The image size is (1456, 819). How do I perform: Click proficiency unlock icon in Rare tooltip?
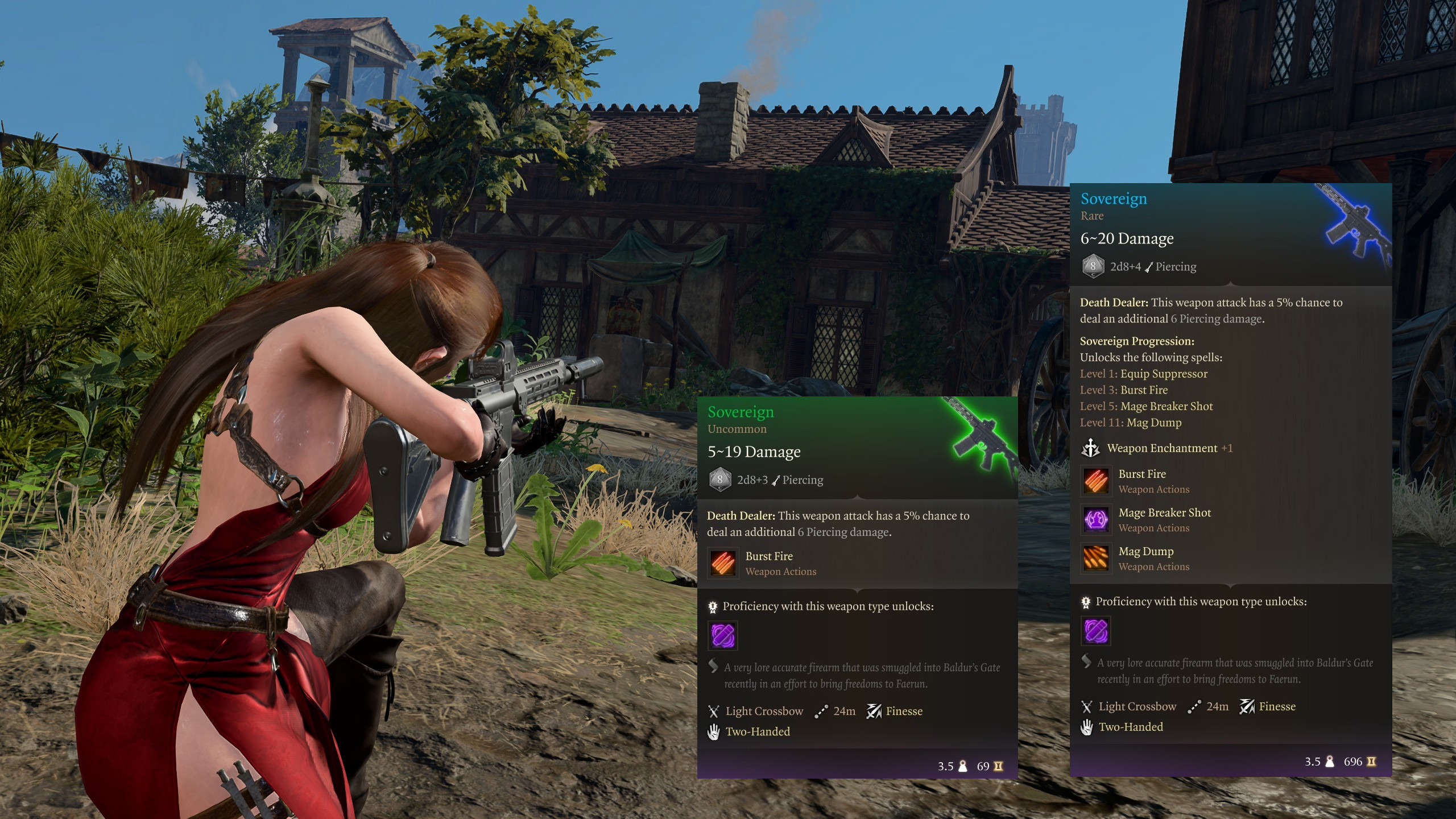pyautogui.click(x=1095, y=630)
